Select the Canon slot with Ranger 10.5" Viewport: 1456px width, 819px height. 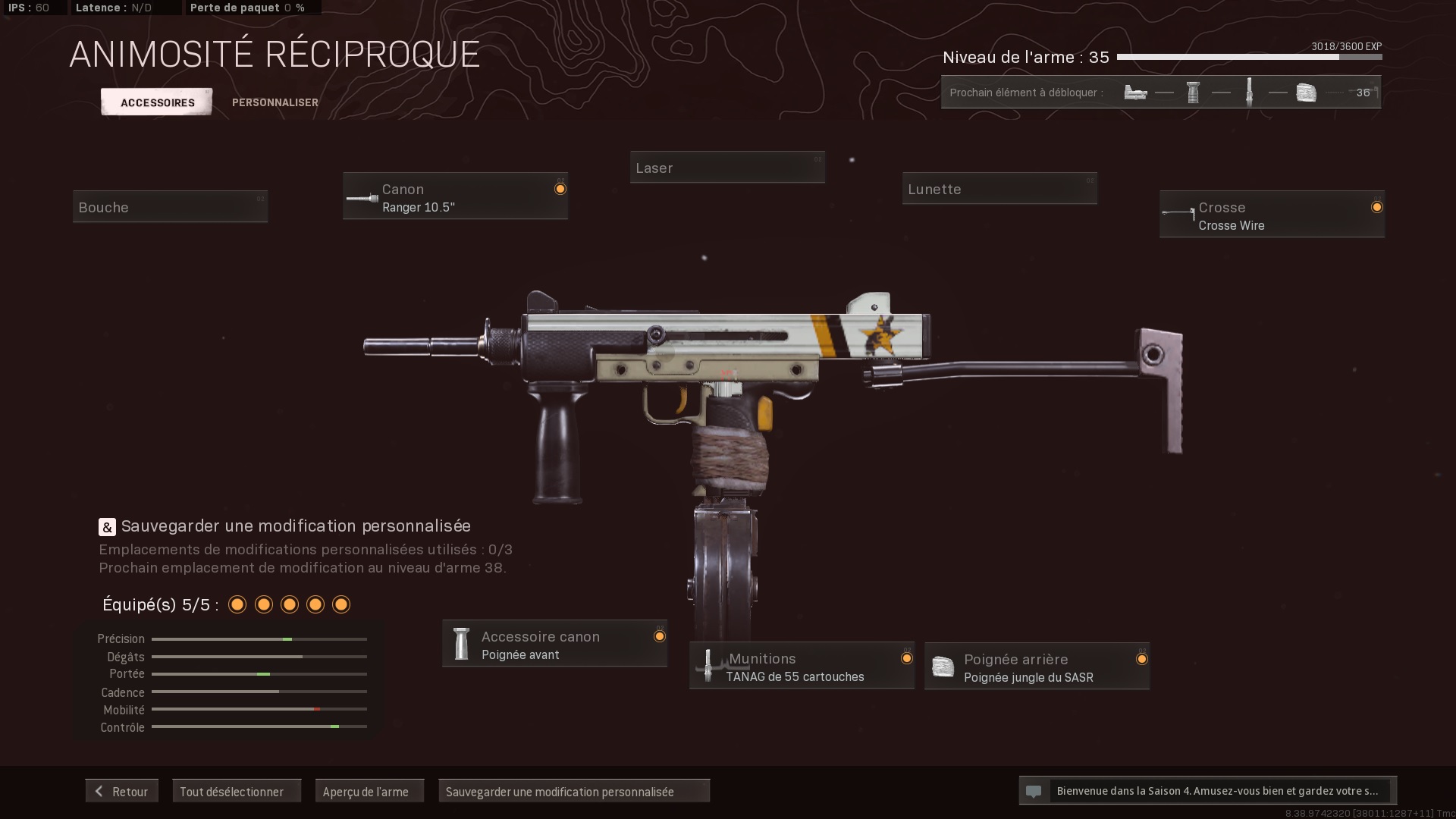click(x=455, y=196)
